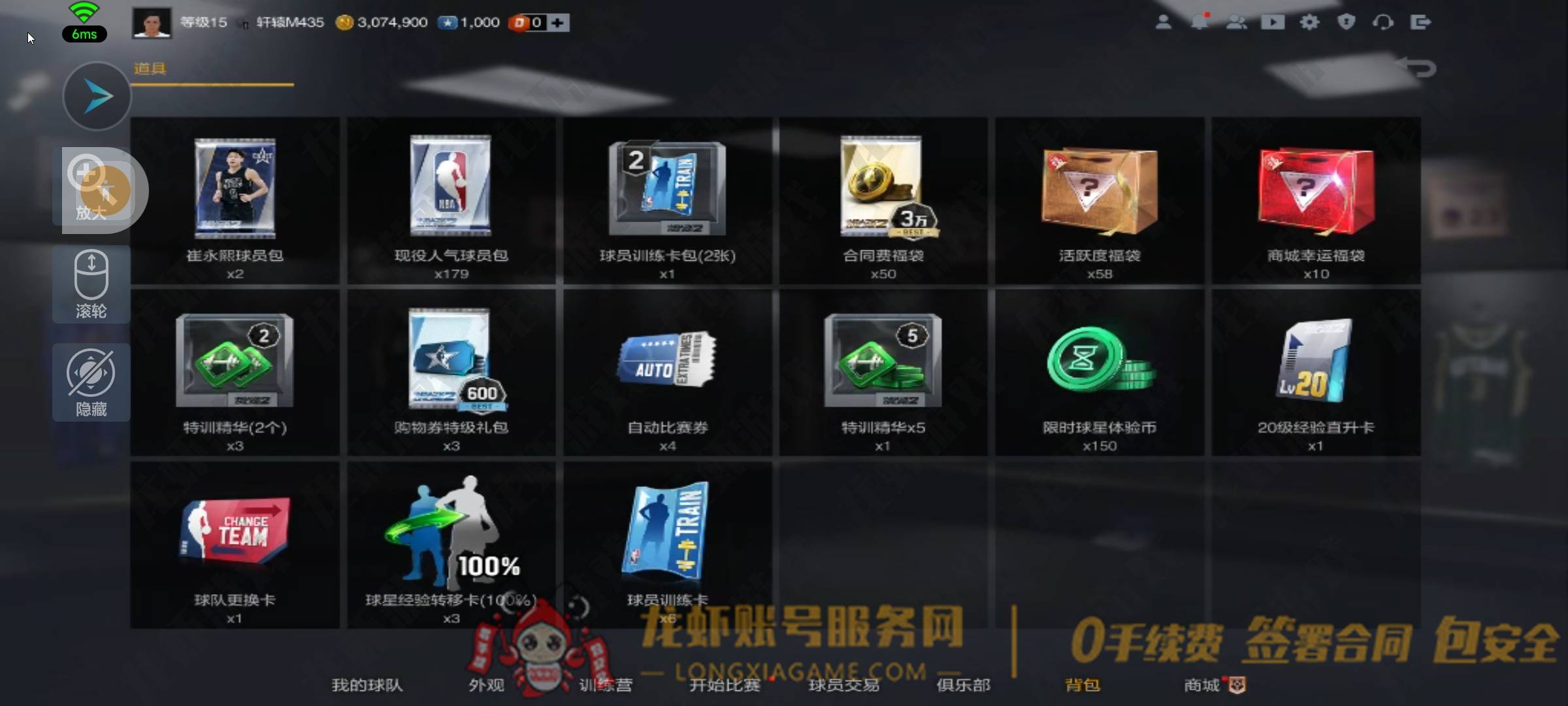Open the 商城 shop
This screenshot has width=1568, height=706.
point(1202,685)
